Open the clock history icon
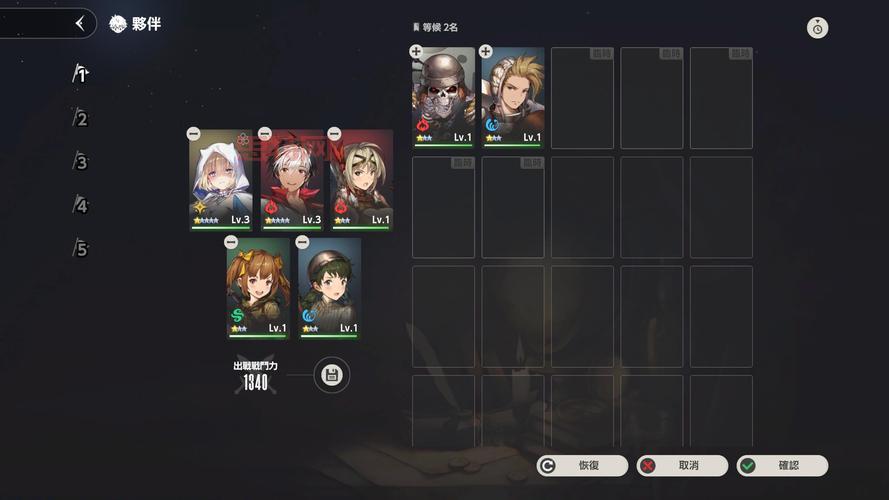 tap(818, 28)
